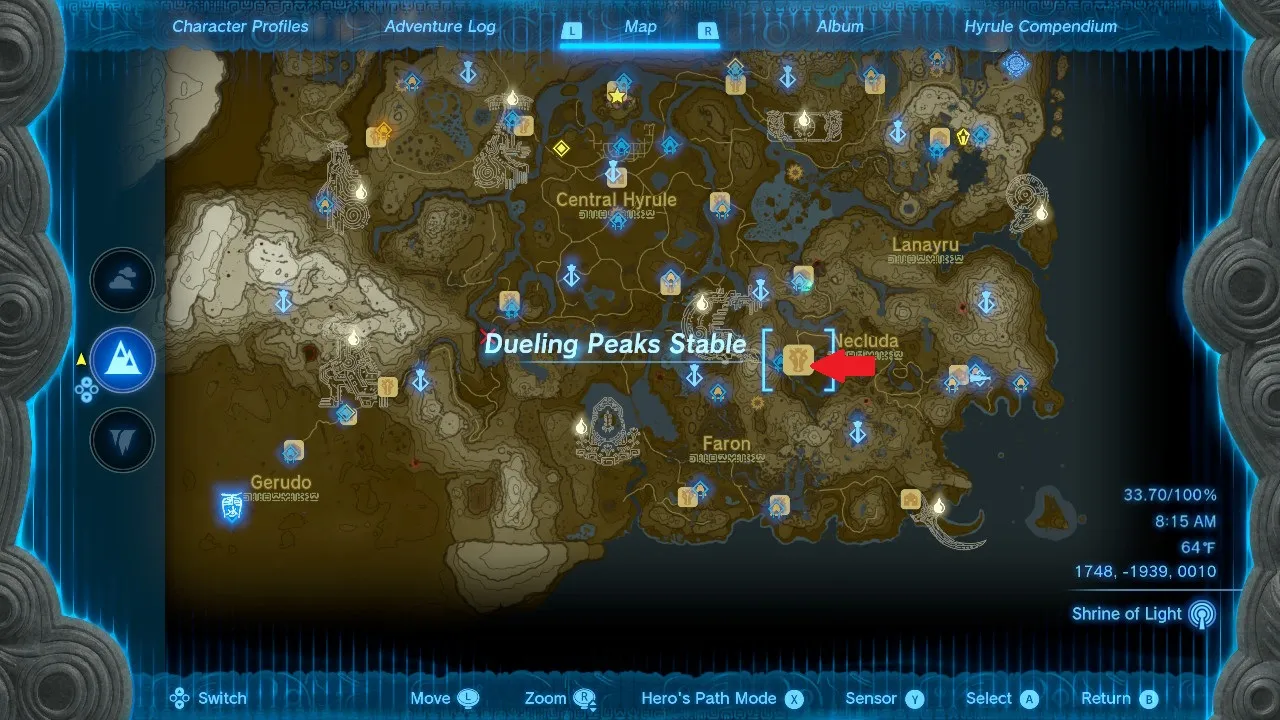Click the Return button

(x=1113, y=698)
